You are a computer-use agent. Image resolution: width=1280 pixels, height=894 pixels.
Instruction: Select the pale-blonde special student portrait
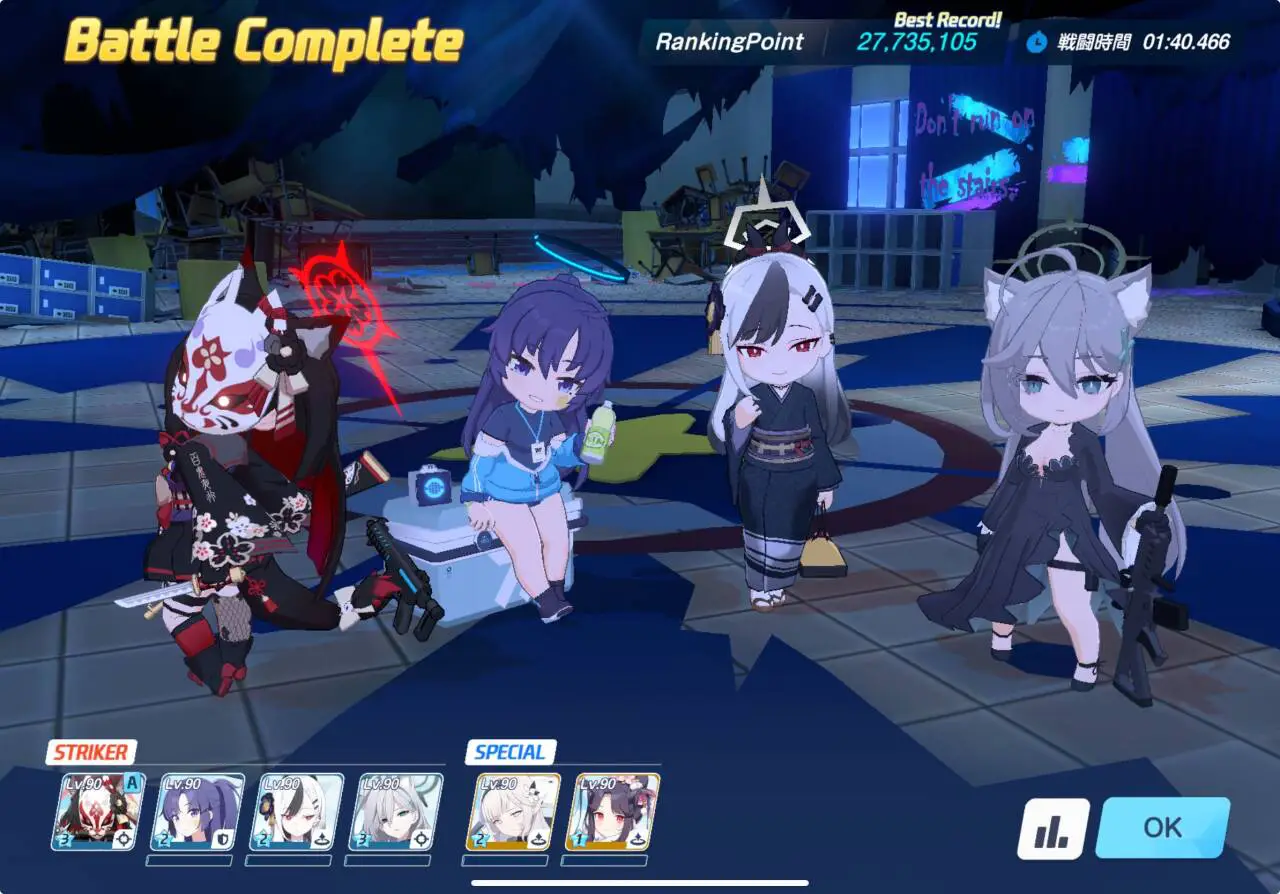(x=513, y=812)
